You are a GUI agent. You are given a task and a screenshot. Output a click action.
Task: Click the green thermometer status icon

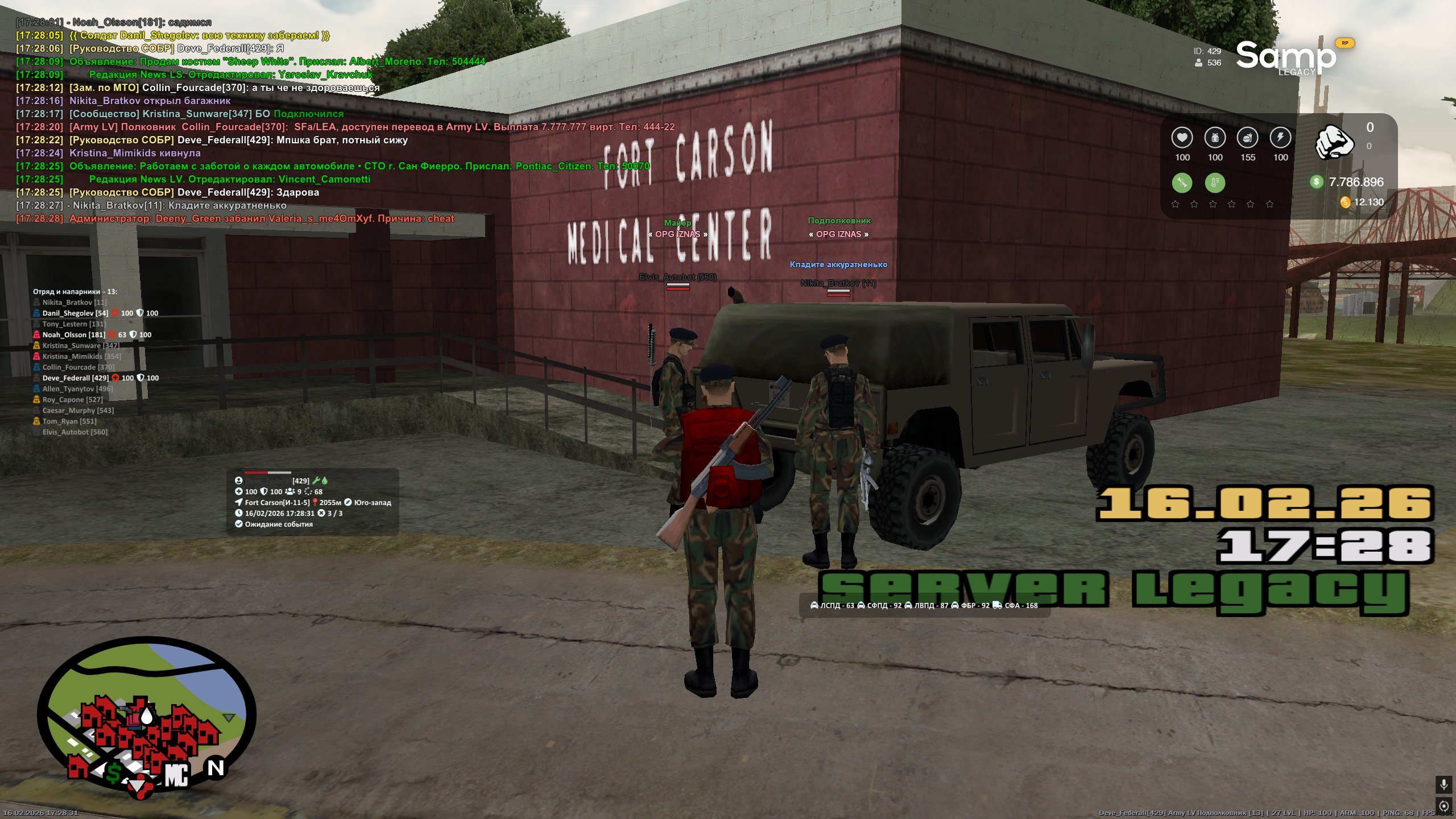point(1215,183)
